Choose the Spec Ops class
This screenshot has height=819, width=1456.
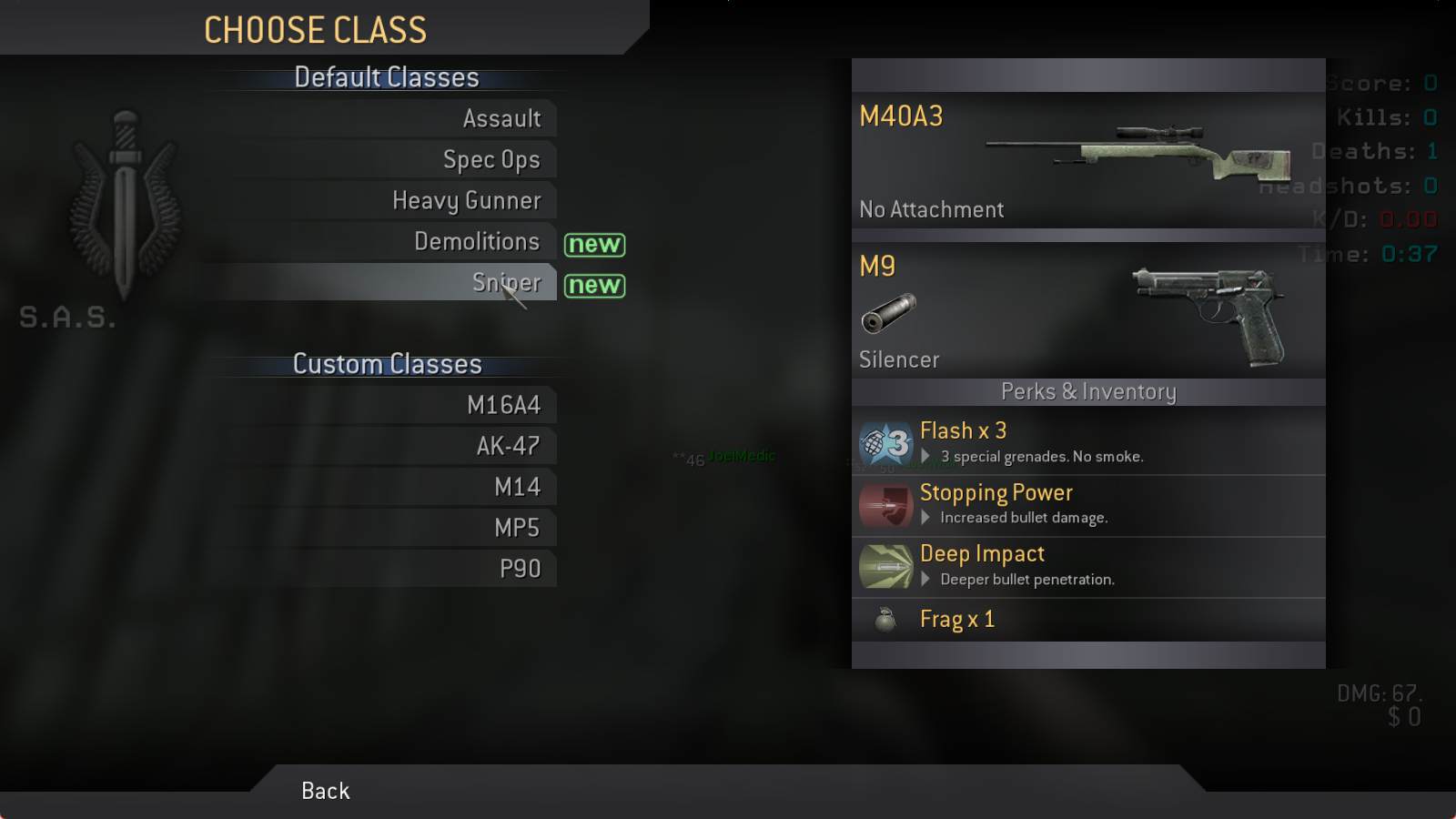point(491,160)
